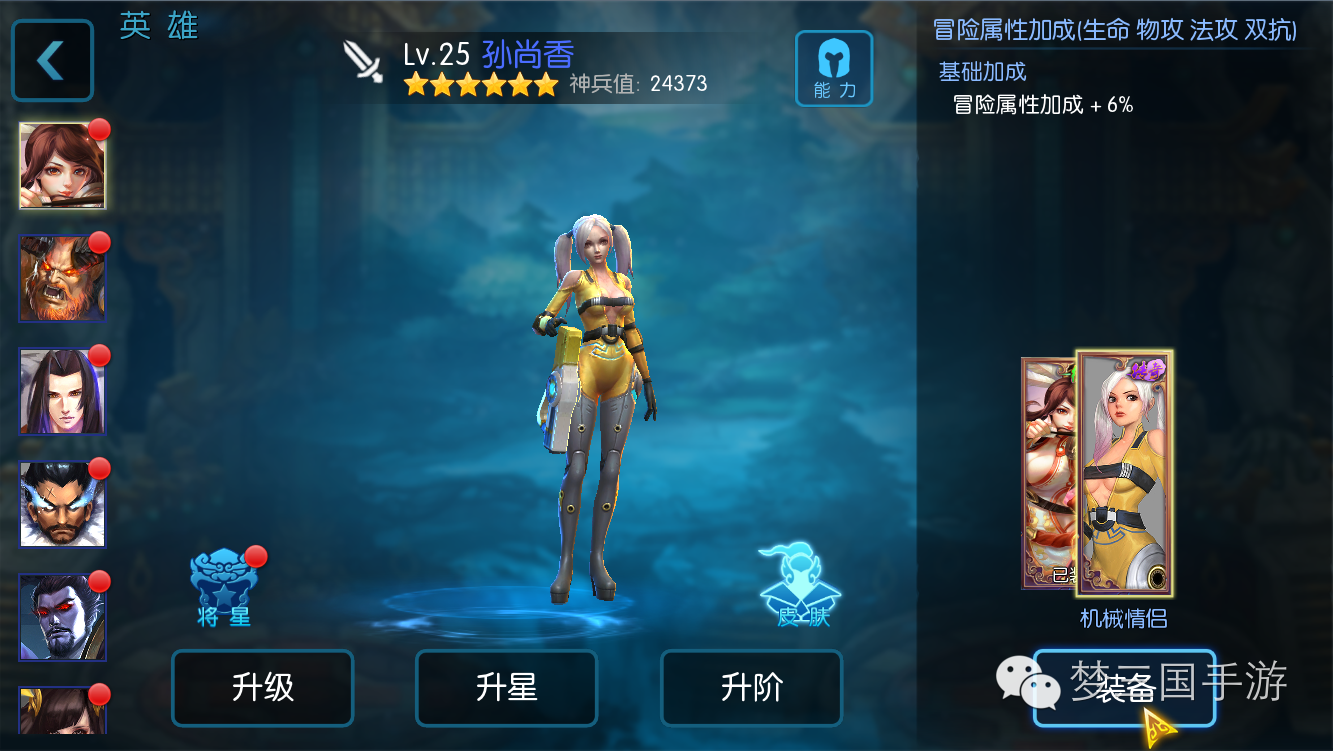The image size is (1333, 751).
Task: Select the fiery-eyed hero portrait
Action: (62, 278)
